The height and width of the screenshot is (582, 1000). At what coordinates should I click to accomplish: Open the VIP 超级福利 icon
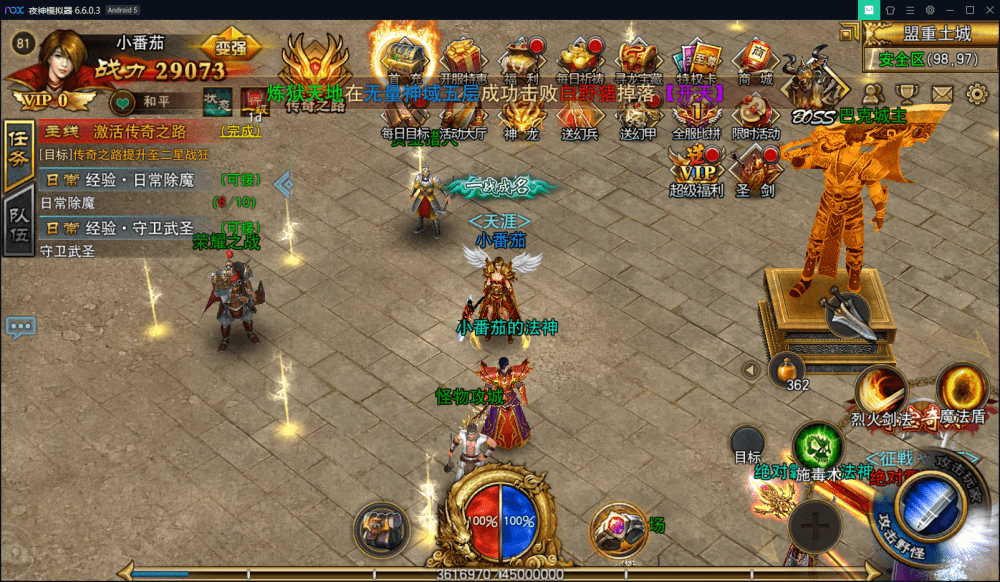click(x=696, y=168)
